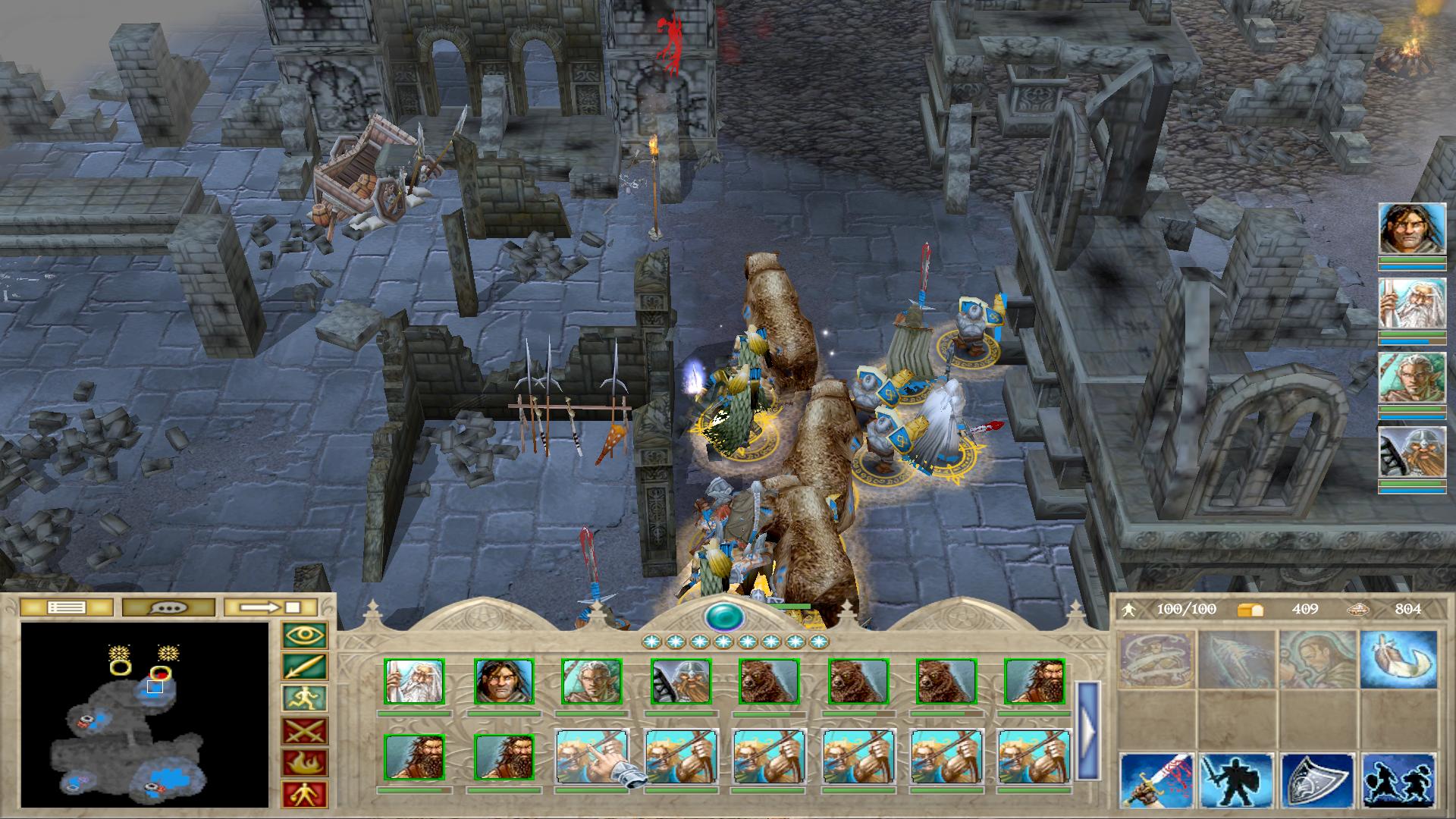Choose the red crossed swords stance
The image size is (1456, 819).
click(x=305, y=731)
